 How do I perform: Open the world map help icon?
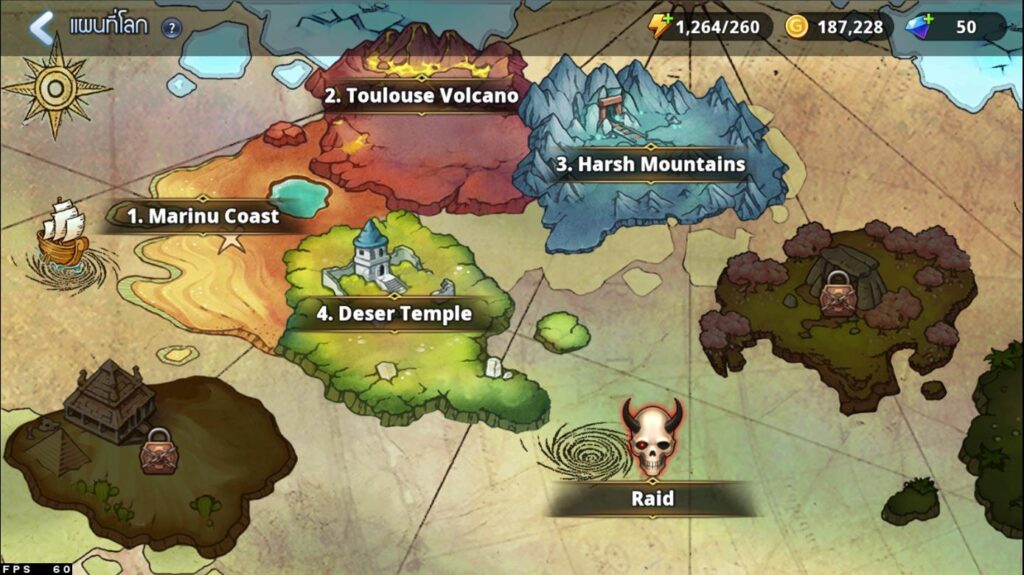pos(171,28)
